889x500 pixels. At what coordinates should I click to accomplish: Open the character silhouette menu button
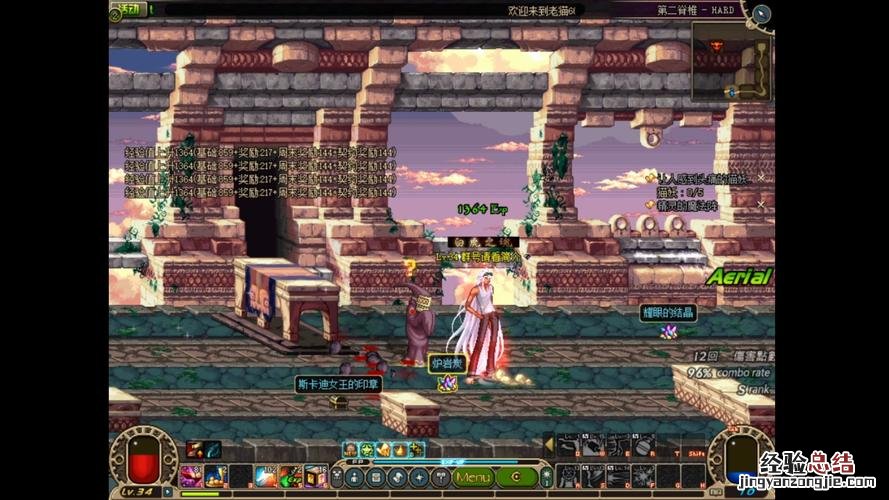354,477
